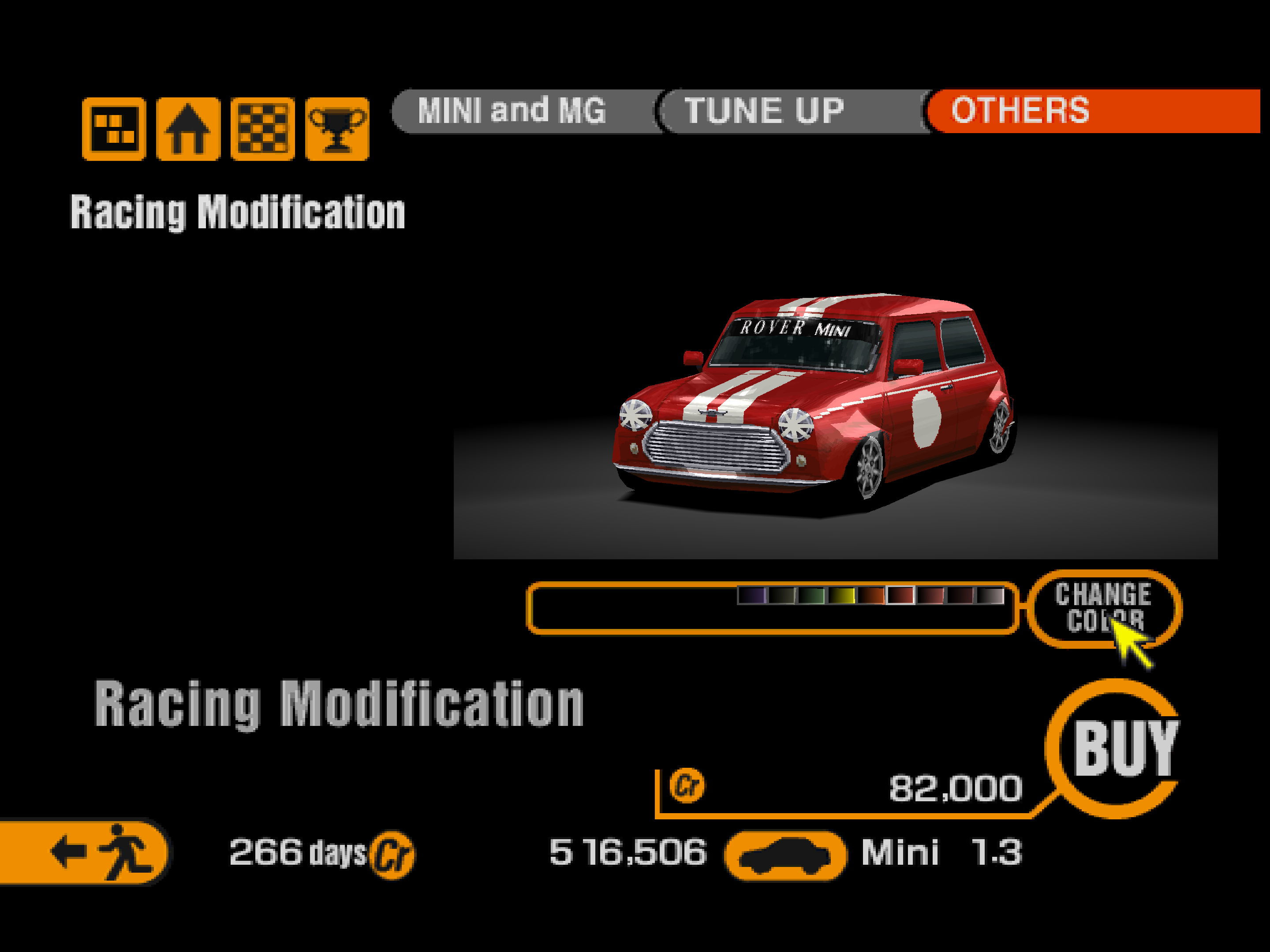Select the orange color swatch
The width and height of the screenshot is (1270, 952).
click(x=870, y=595)
